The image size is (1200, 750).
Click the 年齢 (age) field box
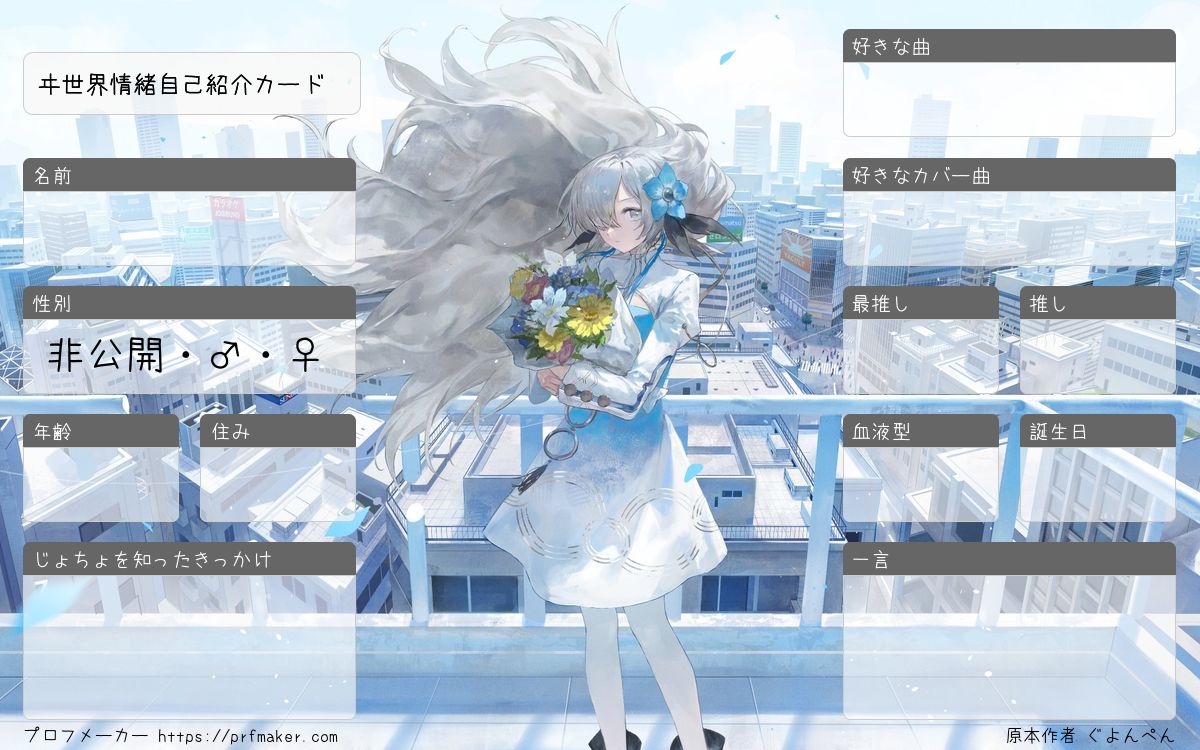tap(101, 484)
